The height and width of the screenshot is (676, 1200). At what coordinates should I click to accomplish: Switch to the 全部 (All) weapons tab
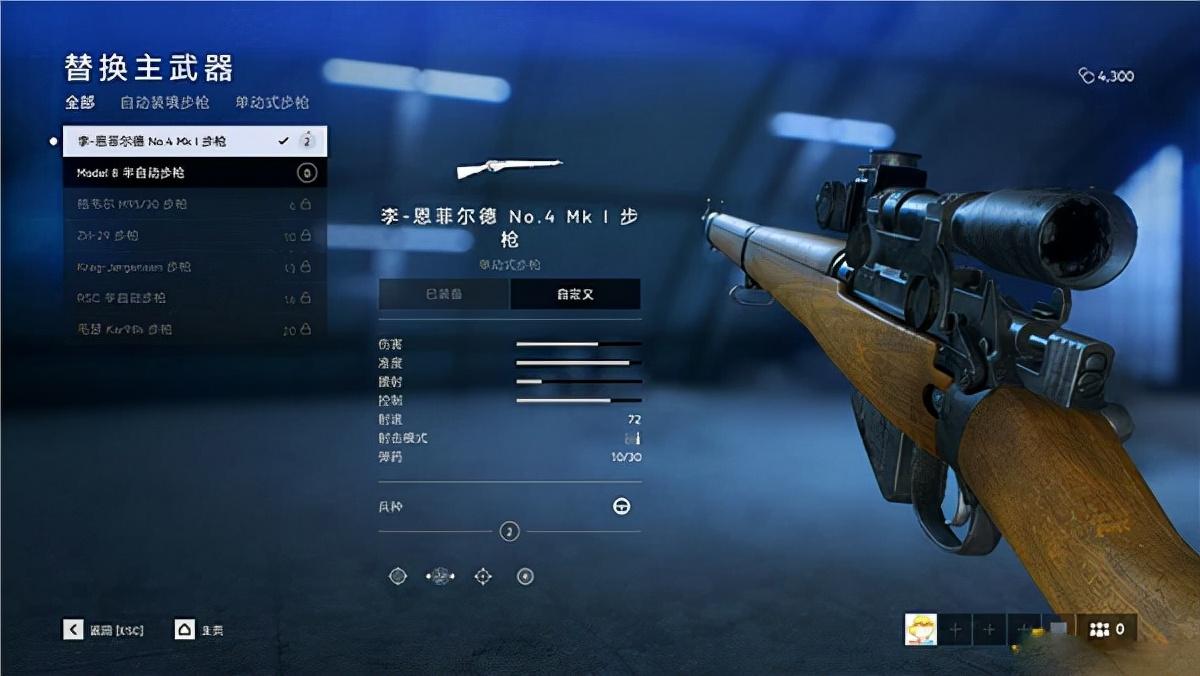point(80,102)
